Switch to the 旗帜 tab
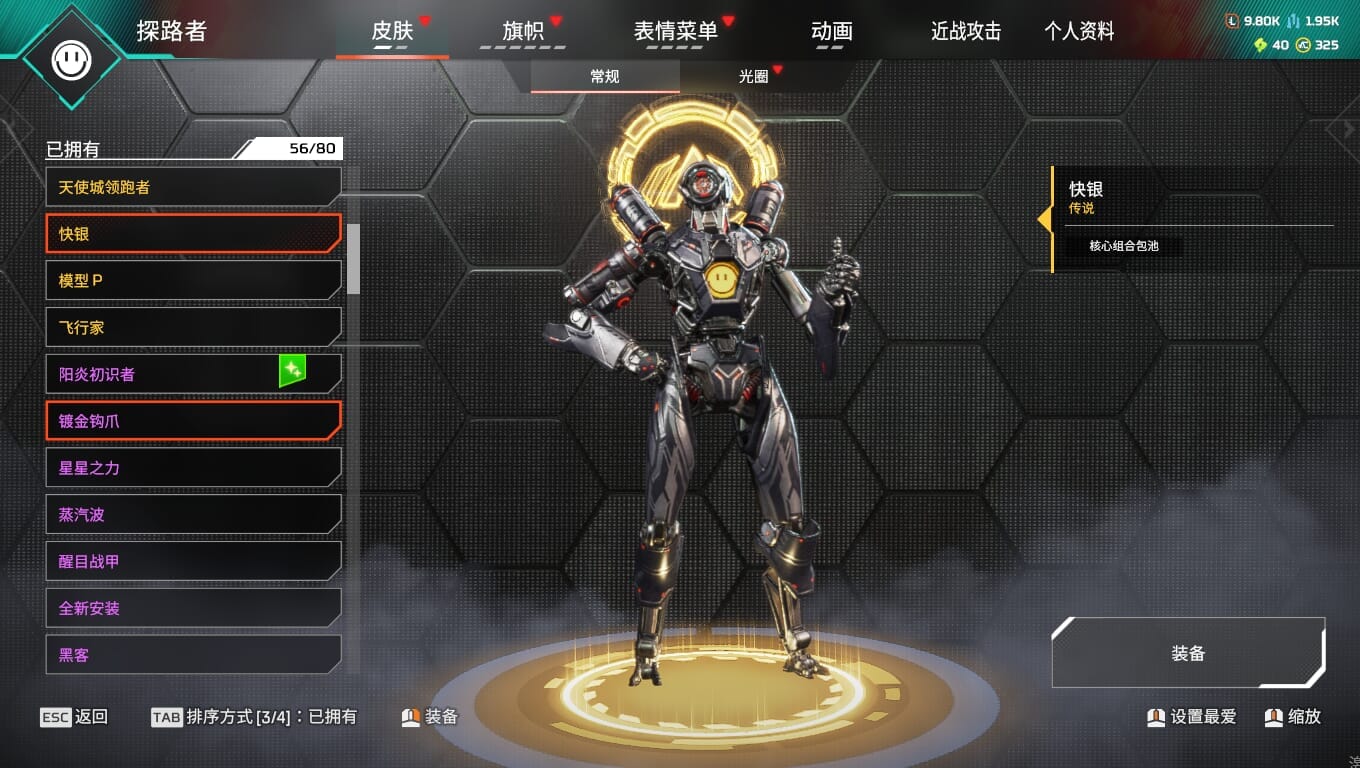Viewport: 1360px width, 768px height. pos(523,32)
